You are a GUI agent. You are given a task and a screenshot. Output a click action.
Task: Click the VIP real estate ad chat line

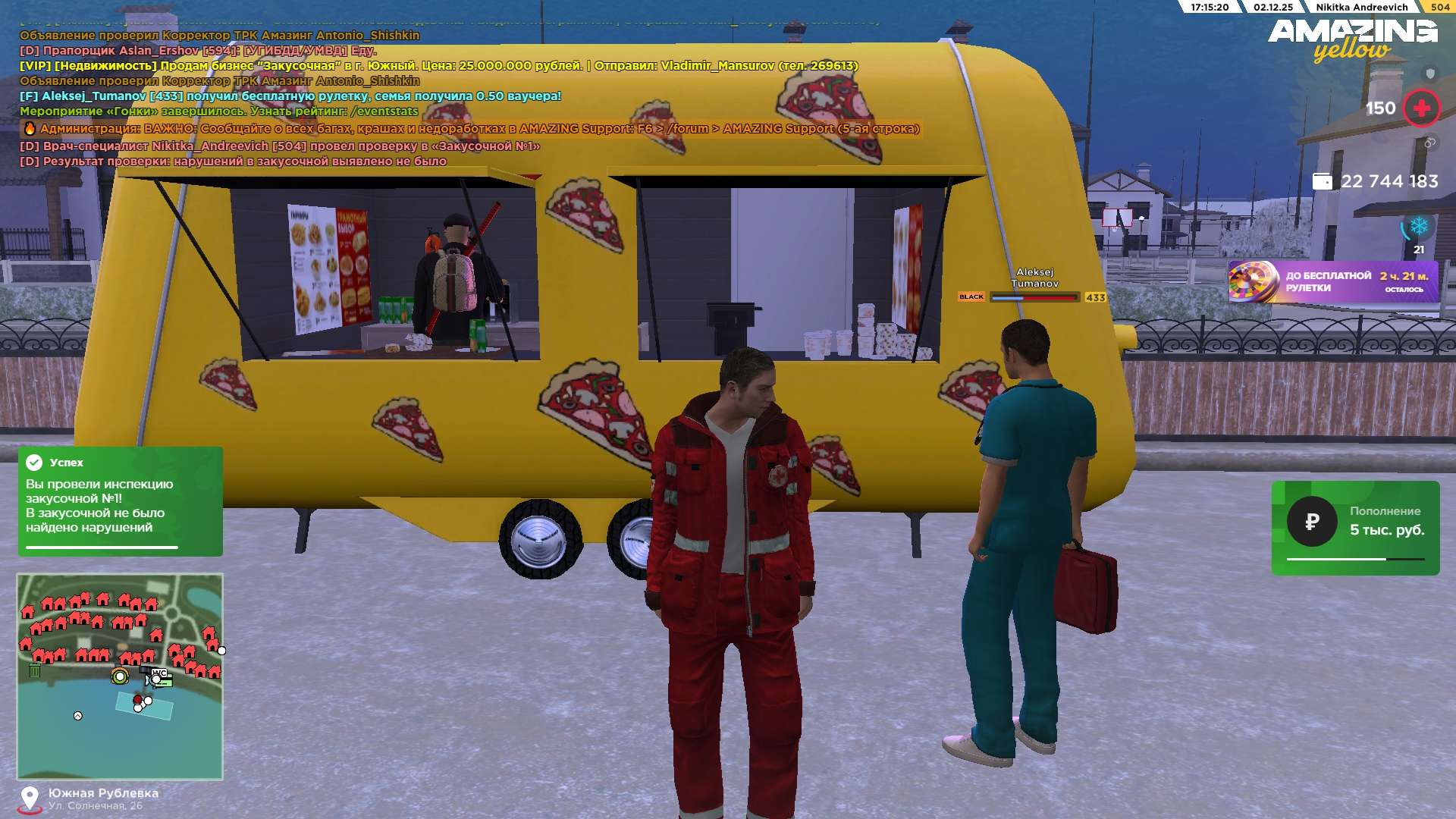click(x=438, y=66)
